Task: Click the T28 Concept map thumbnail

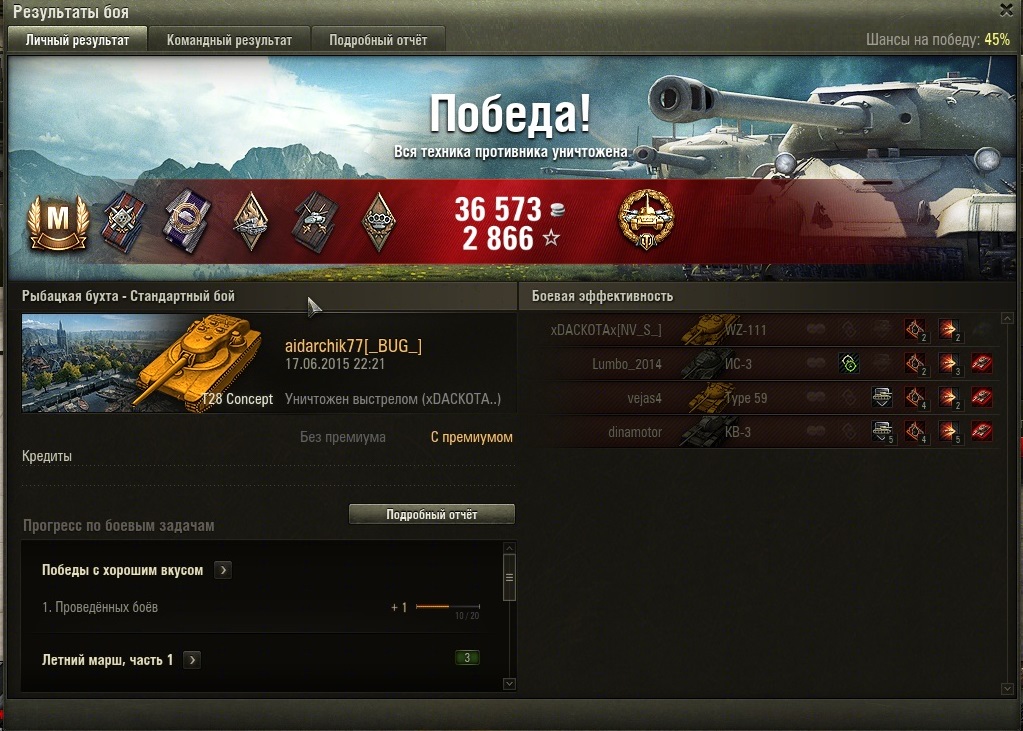Action: point(147,363)
